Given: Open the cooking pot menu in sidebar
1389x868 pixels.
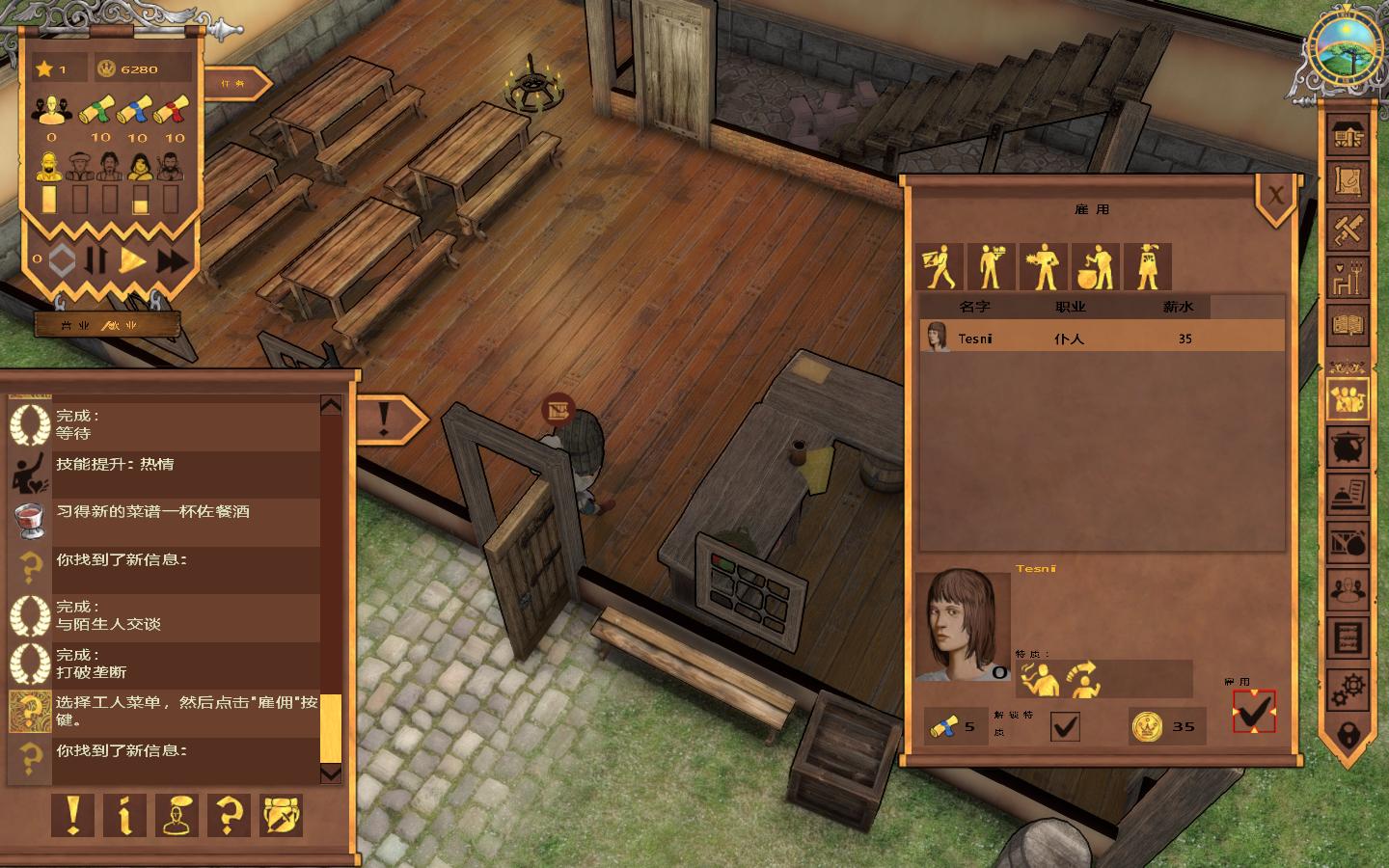Looking at the screenshot, I should click(x=1348, y=447).
